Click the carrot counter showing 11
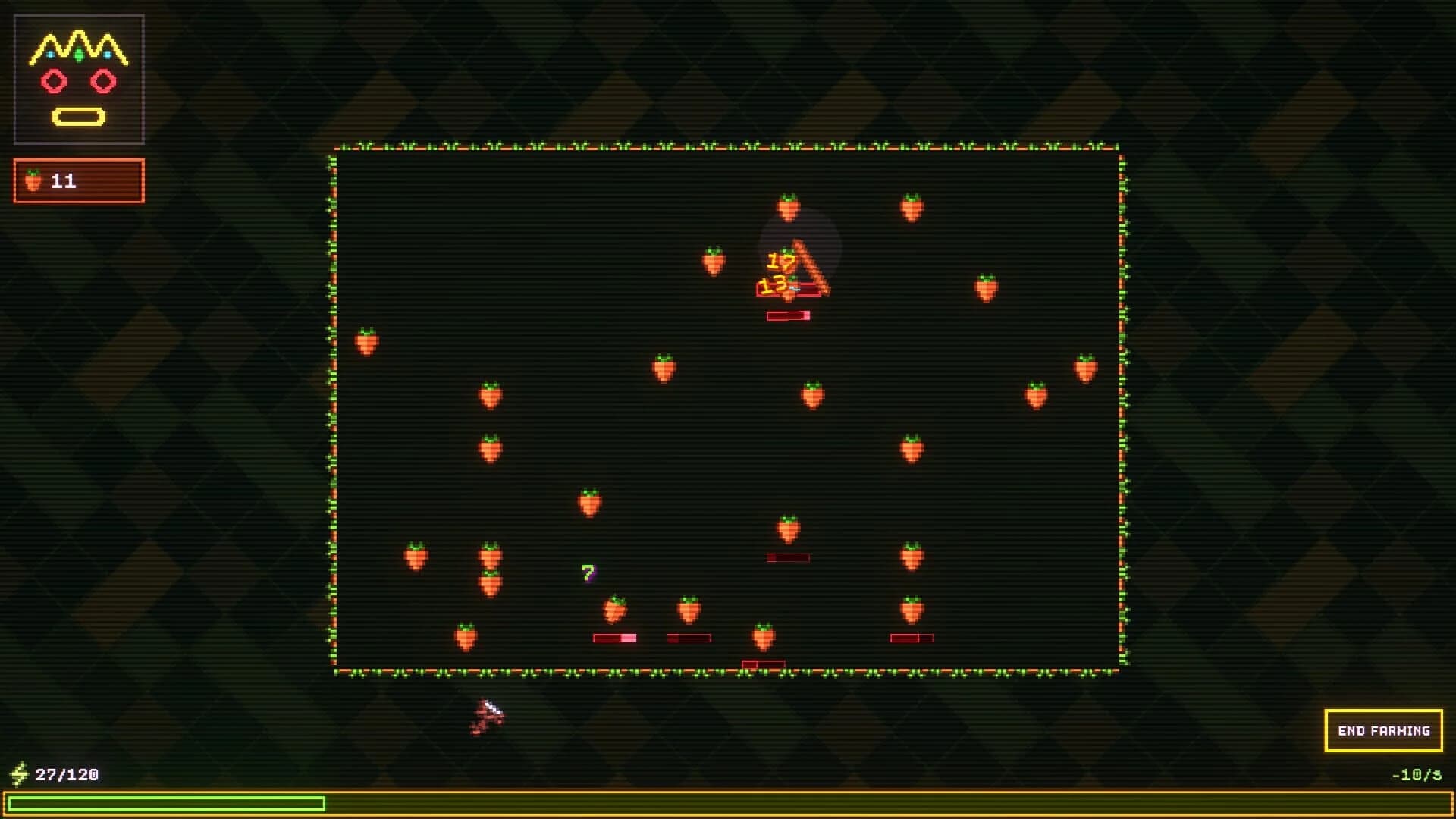 click(x=79, y=180)
